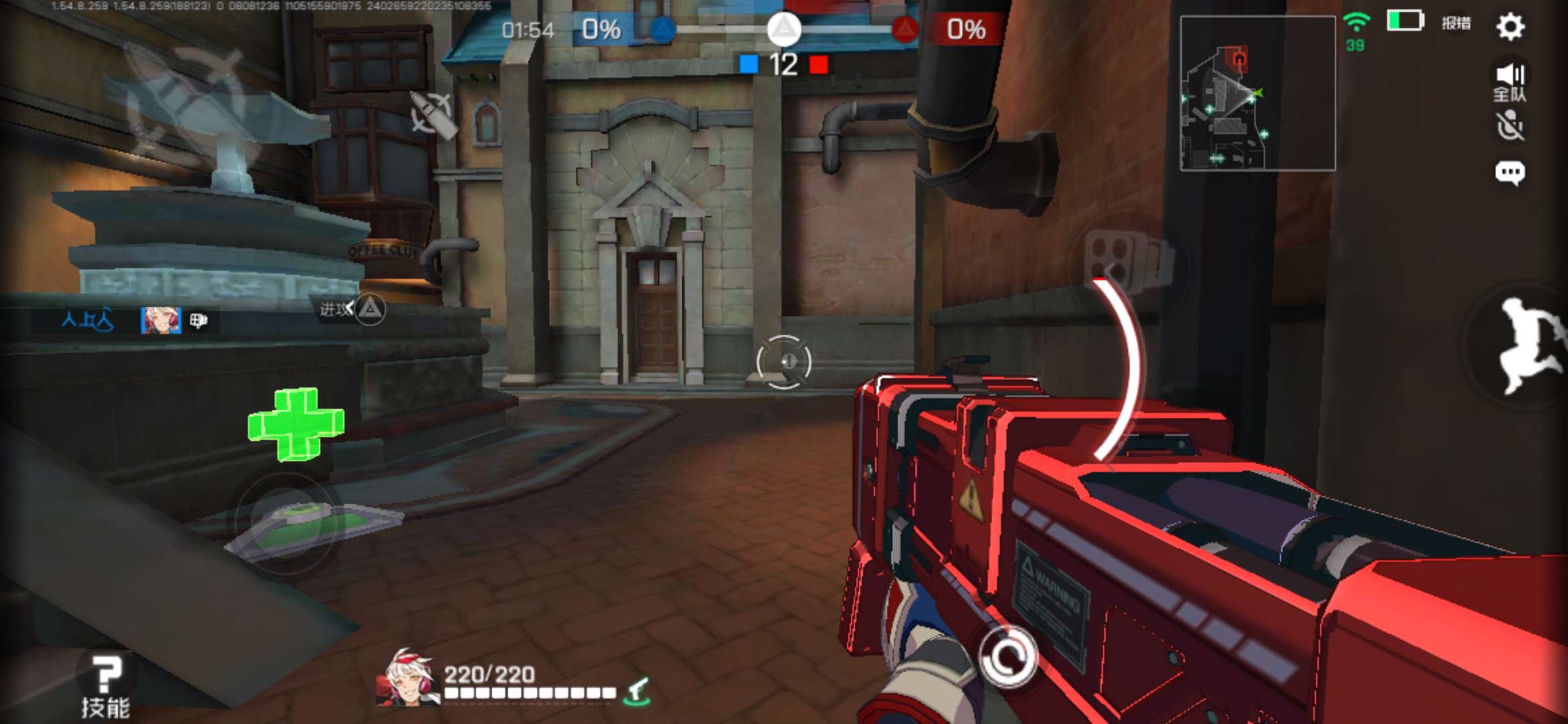Open the settings gear menu
This screenshot has height=724, width=1568.
point(1510,27)
